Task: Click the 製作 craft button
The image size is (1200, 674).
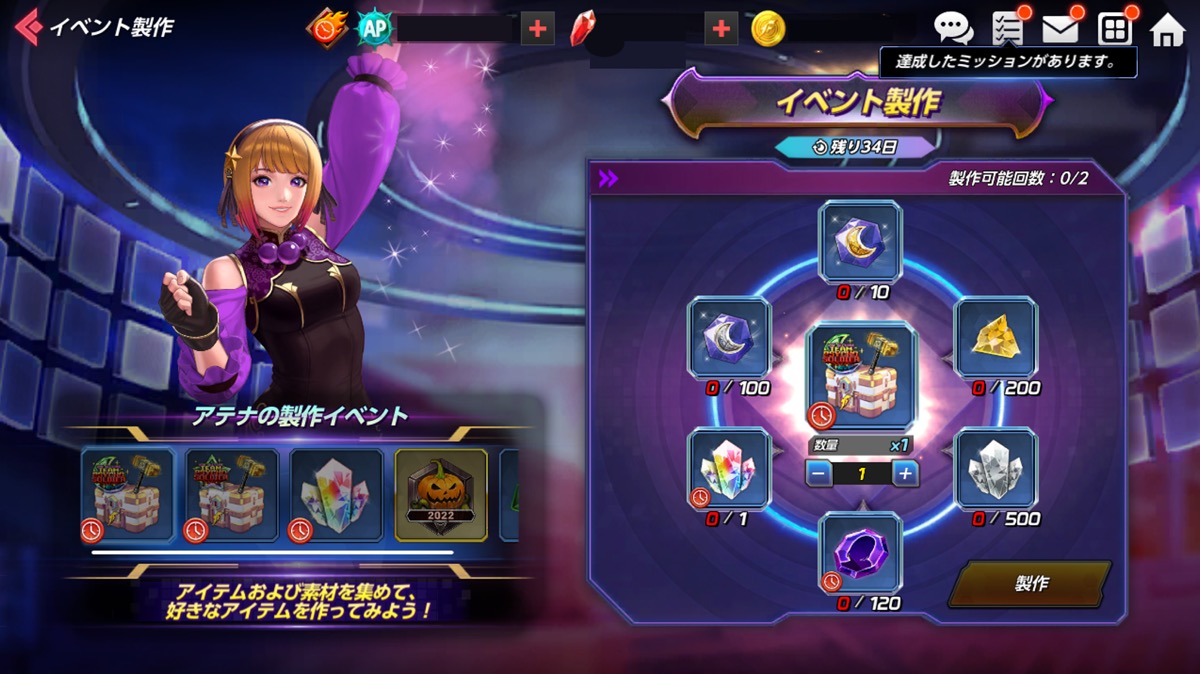Action: [1030, 583]
